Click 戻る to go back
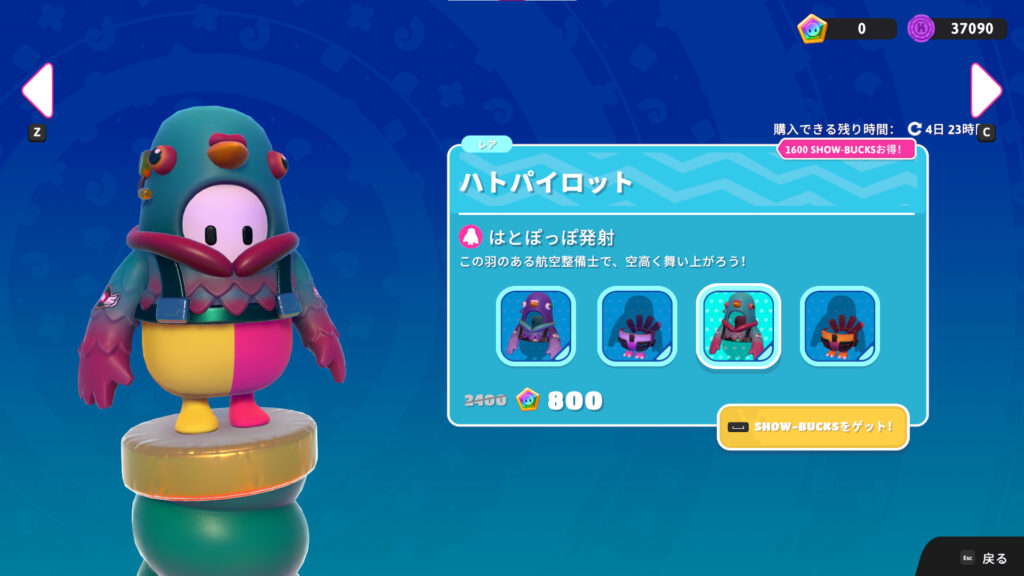 coord(984,558)
